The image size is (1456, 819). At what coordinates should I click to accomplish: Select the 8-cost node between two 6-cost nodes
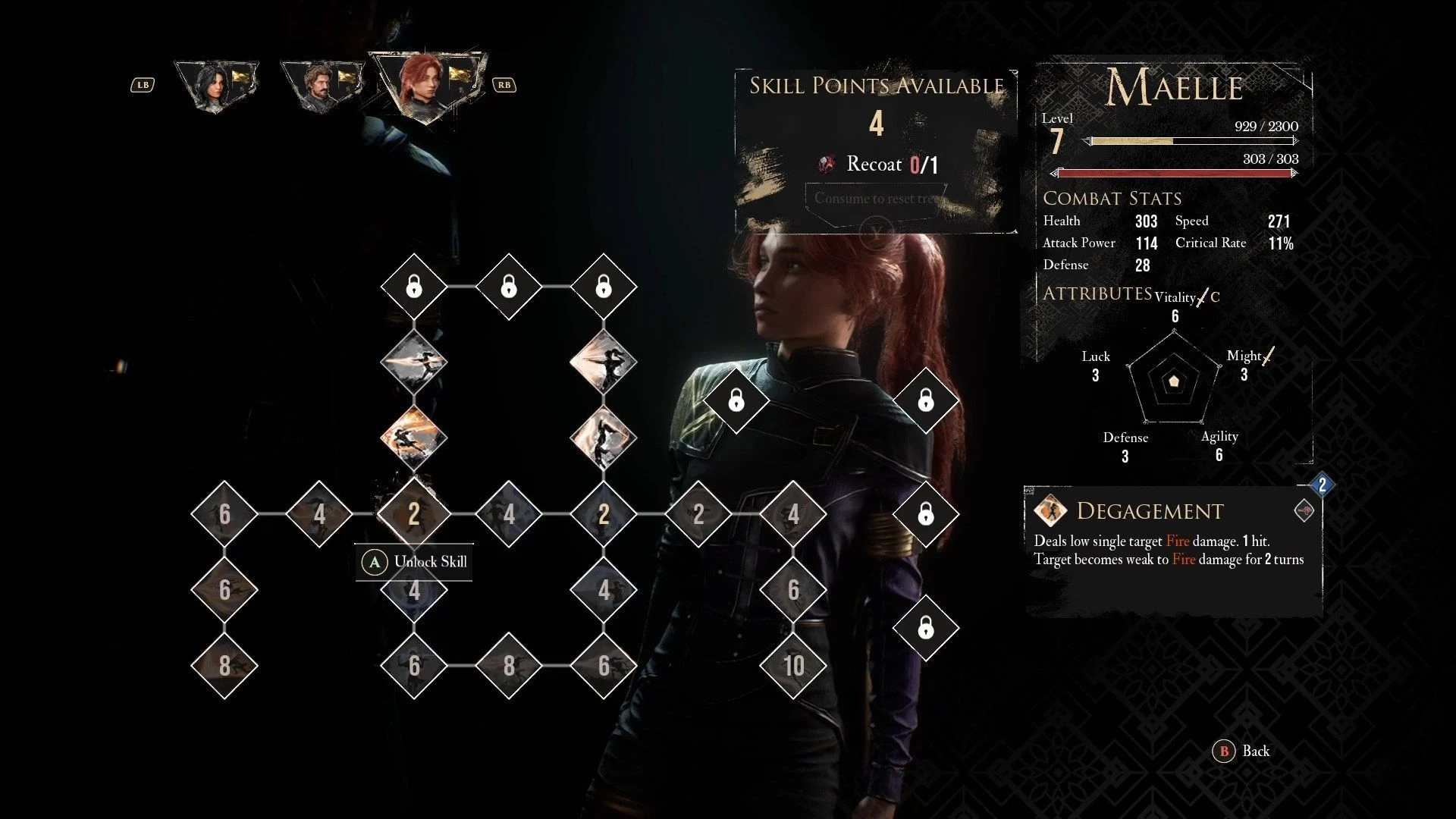(509, 666)
